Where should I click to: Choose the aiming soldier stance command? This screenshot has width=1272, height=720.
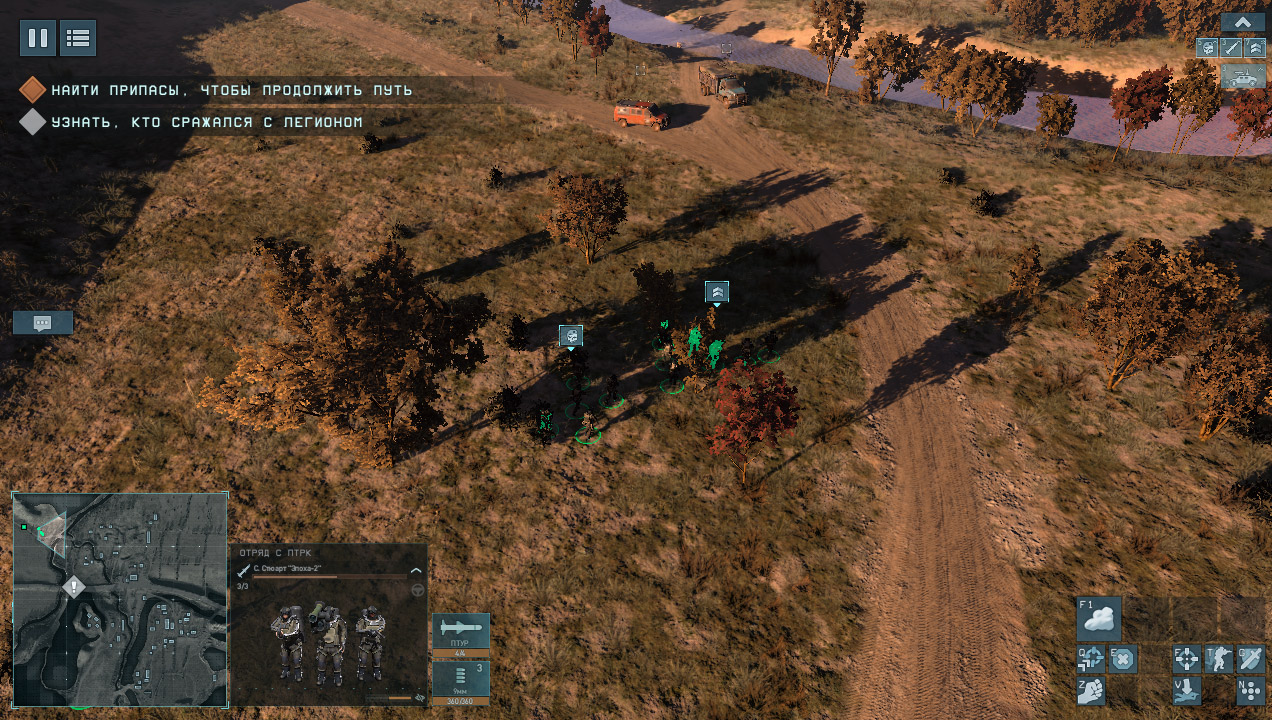(1219, 659)
